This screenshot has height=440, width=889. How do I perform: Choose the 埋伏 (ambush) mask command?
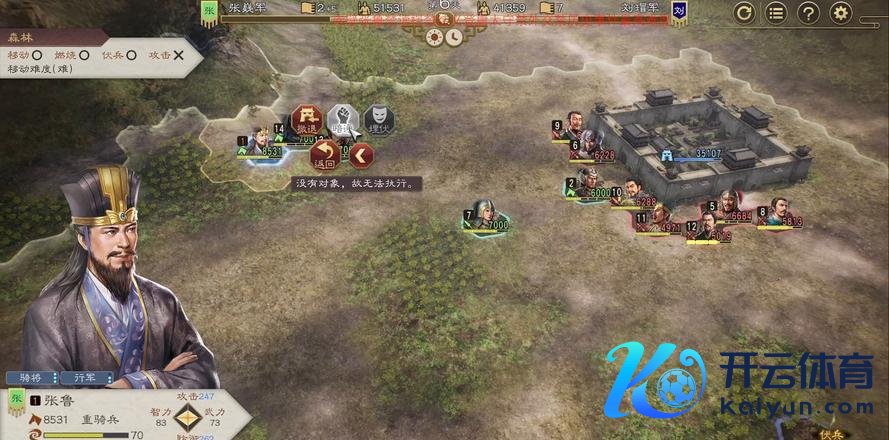tap(377, 119)
